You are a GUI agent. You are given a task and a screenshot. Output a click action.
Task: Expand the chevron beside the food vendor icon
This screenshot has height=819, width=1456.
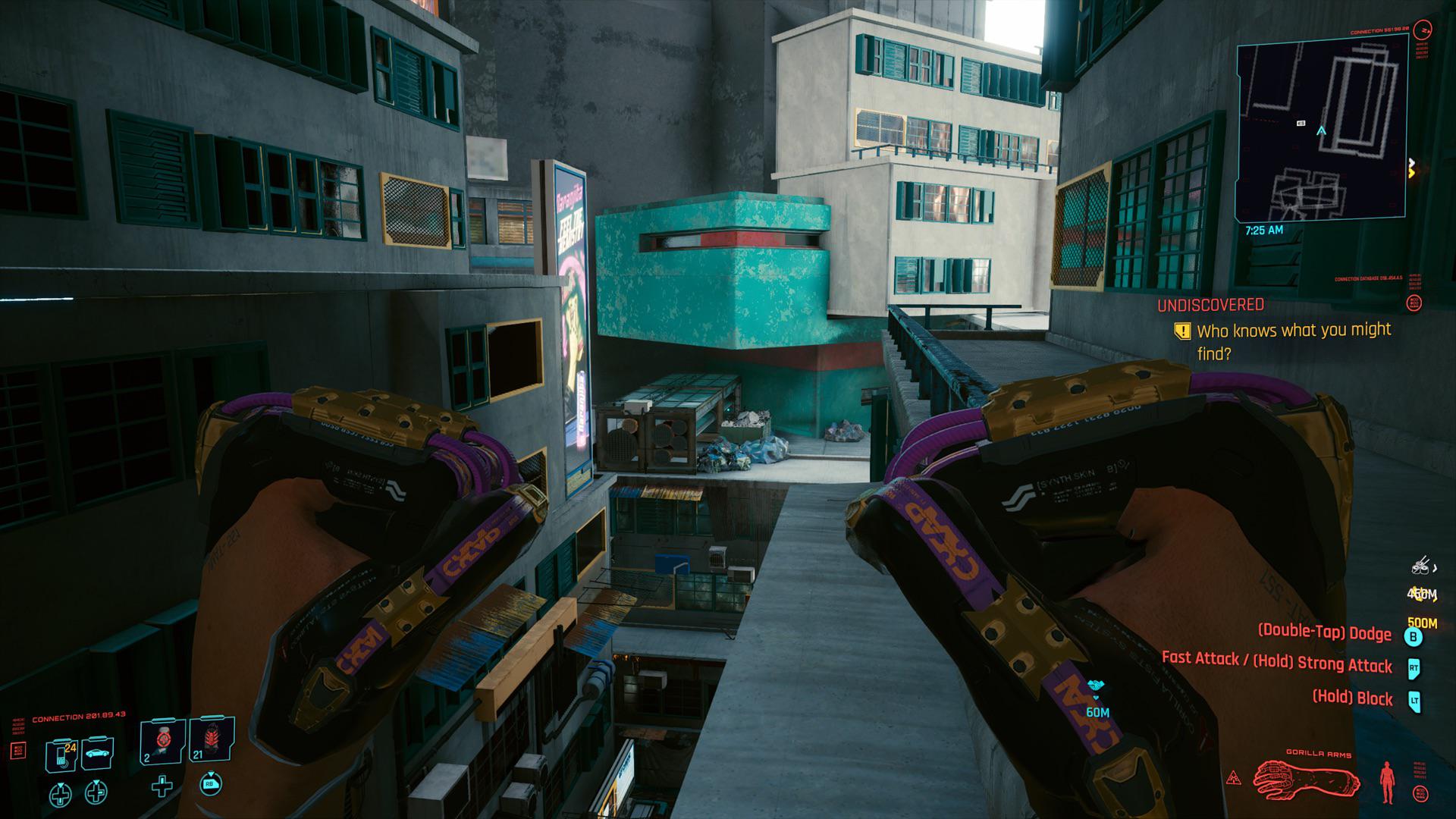(x=1434, y=569)
